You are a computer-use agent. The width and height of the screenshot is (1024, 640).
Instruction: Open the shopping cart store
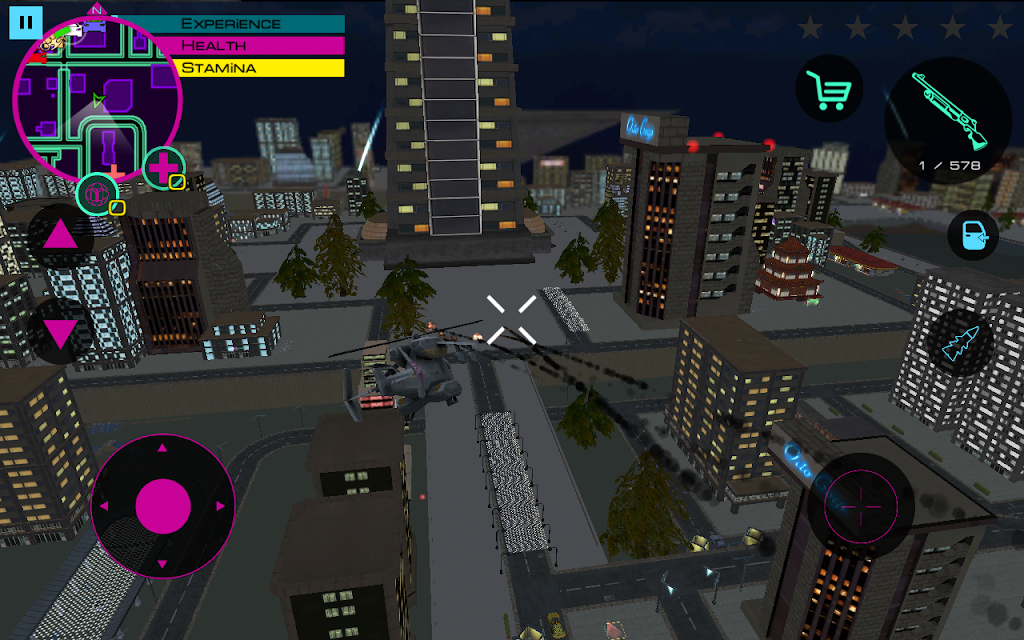pyautogui.click(x=830, y=91)
